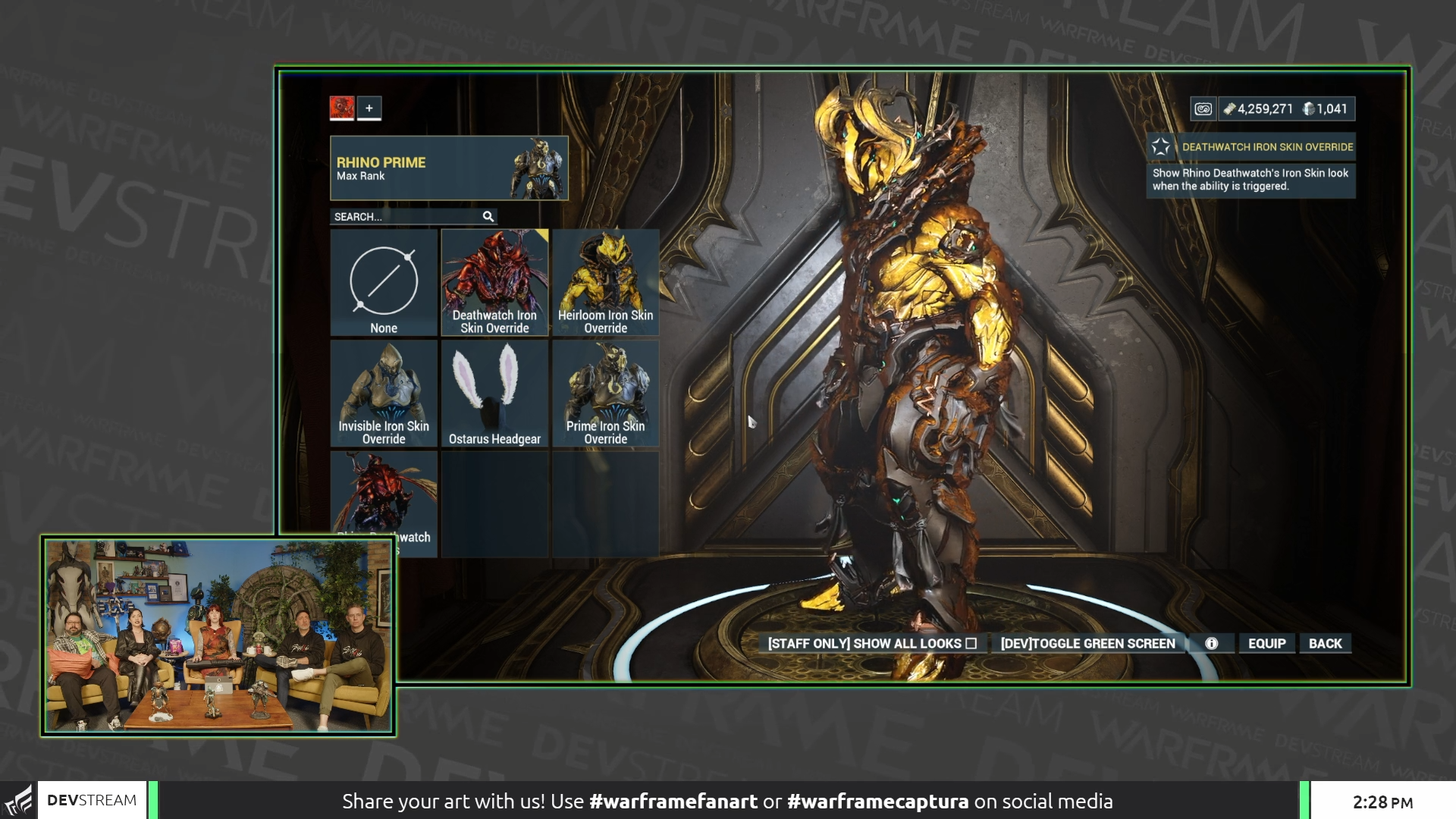This screenshot has height=819, width=1456.
Task: Click the star icon next to Deathwatch title
Action: point(1160,146)
